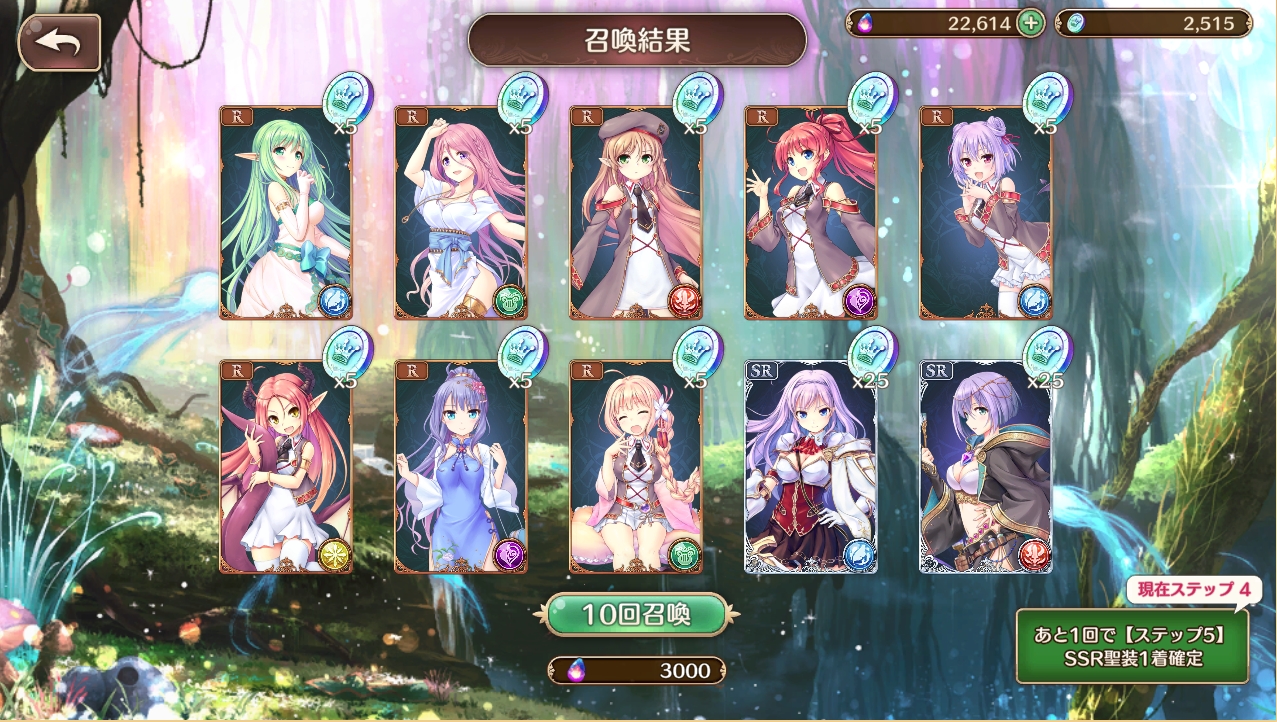Open the blue china dress R card

460,466
